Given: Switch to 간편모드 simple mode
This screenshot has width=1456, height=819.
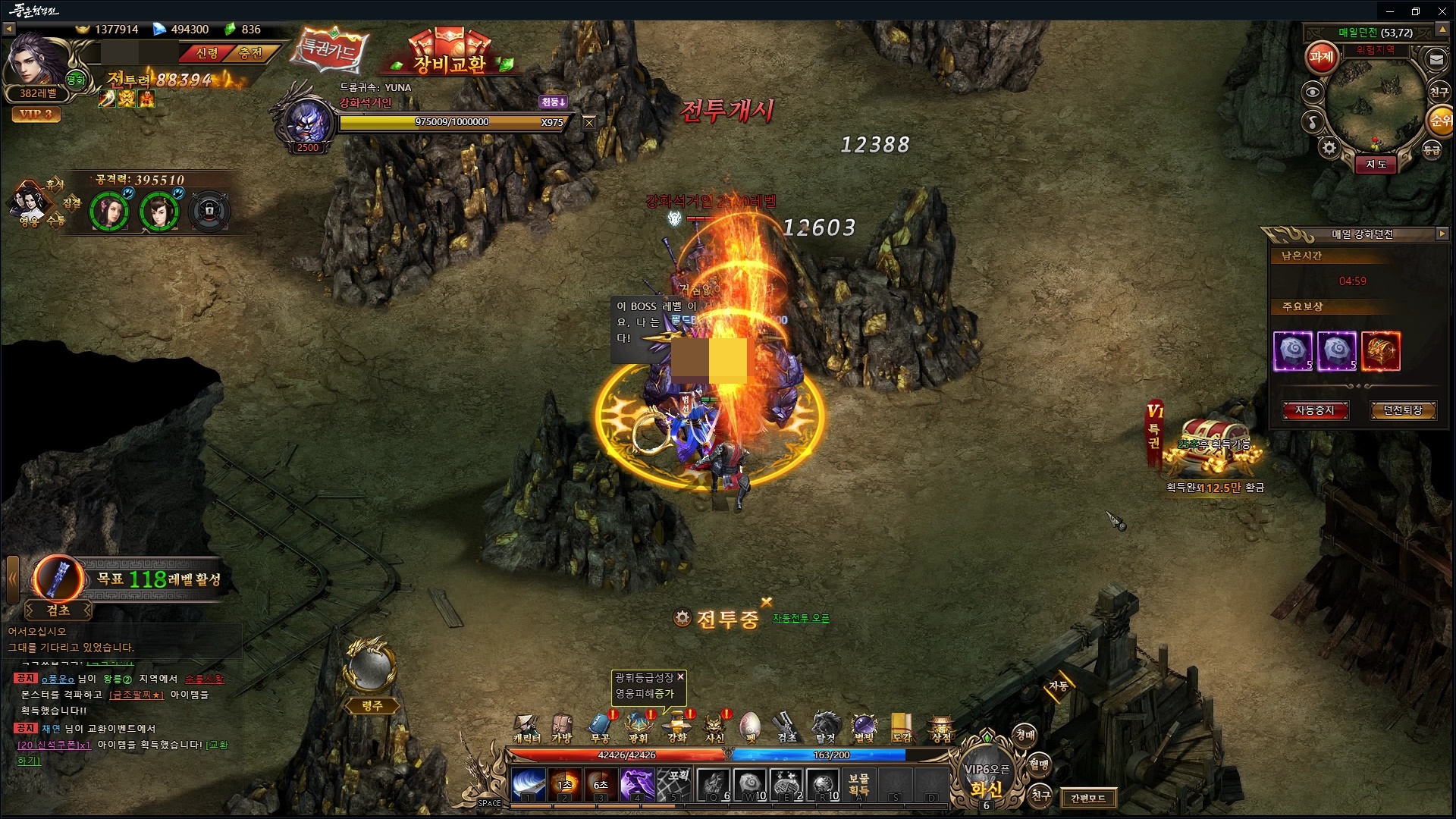Looking at the screenshot, I should (x=1087, y=798).
